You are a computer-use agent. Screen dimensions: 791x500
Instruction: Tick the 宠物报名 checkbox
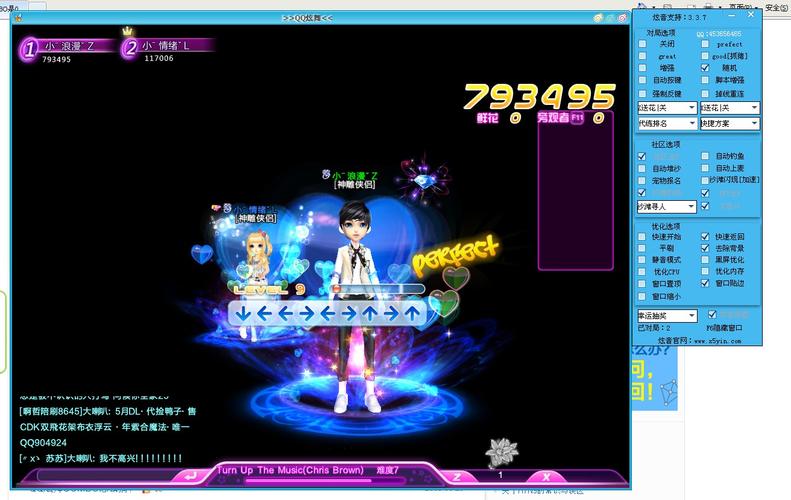[x=643, y=181]
